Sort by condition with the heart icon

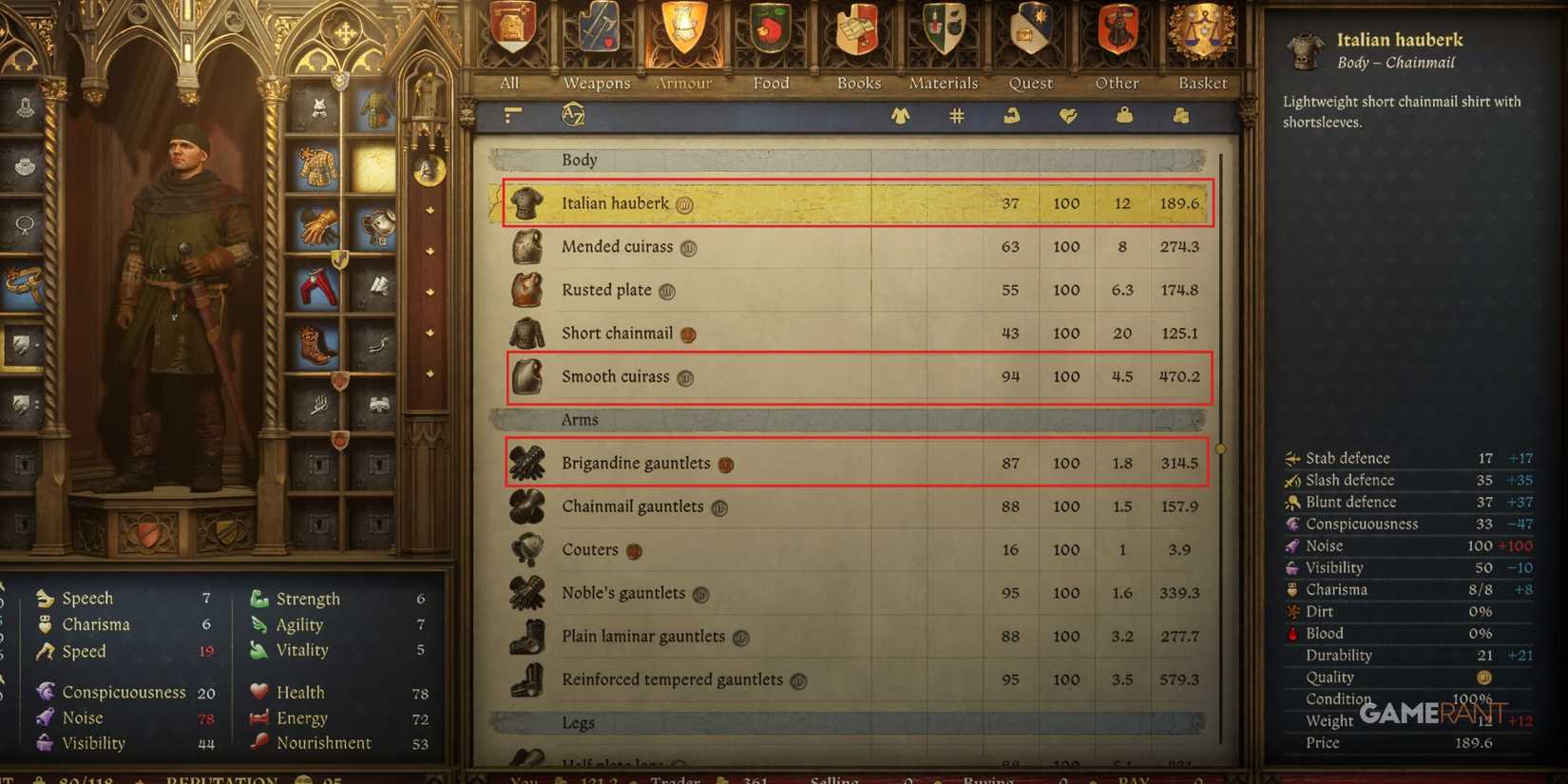point(1067,116)
